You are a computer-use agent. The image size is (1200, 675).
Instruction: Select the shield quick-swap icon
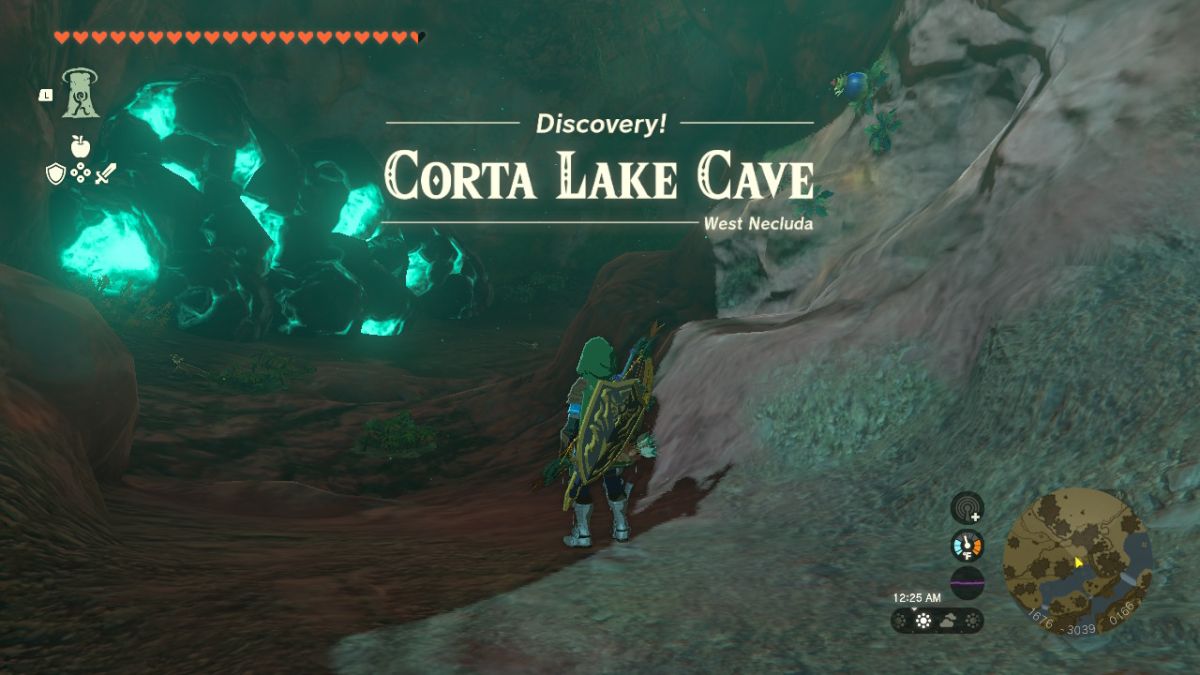56,174
